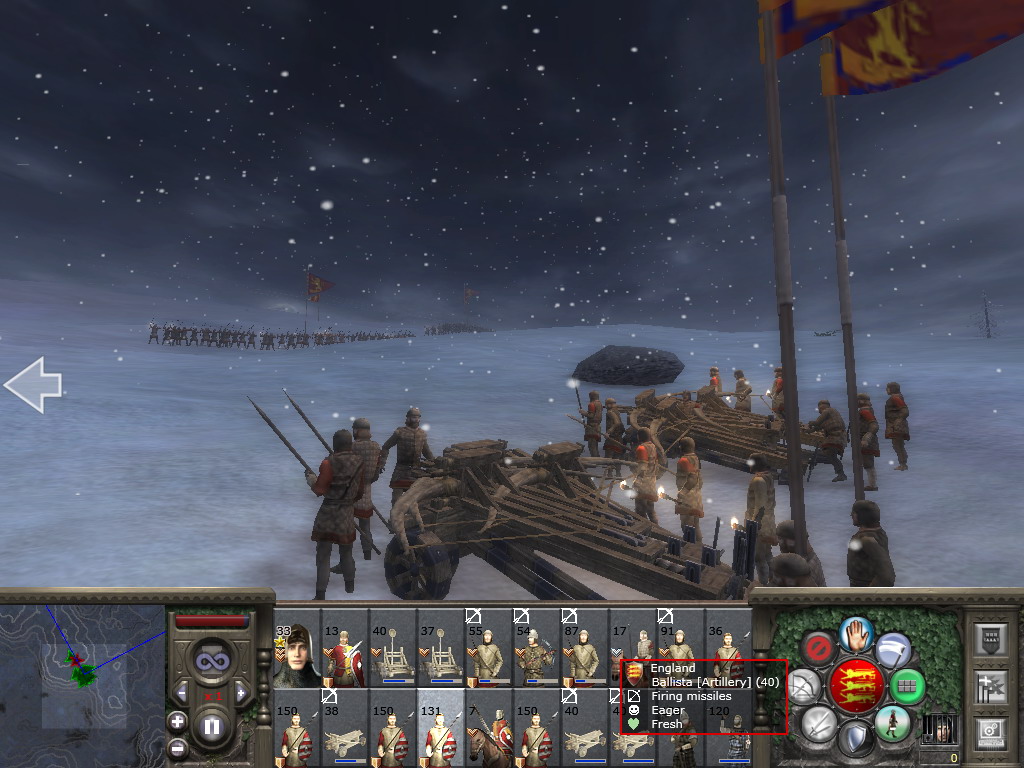Click the green formation grid button
Screen dimensions: 1024x768
(906, 687)
